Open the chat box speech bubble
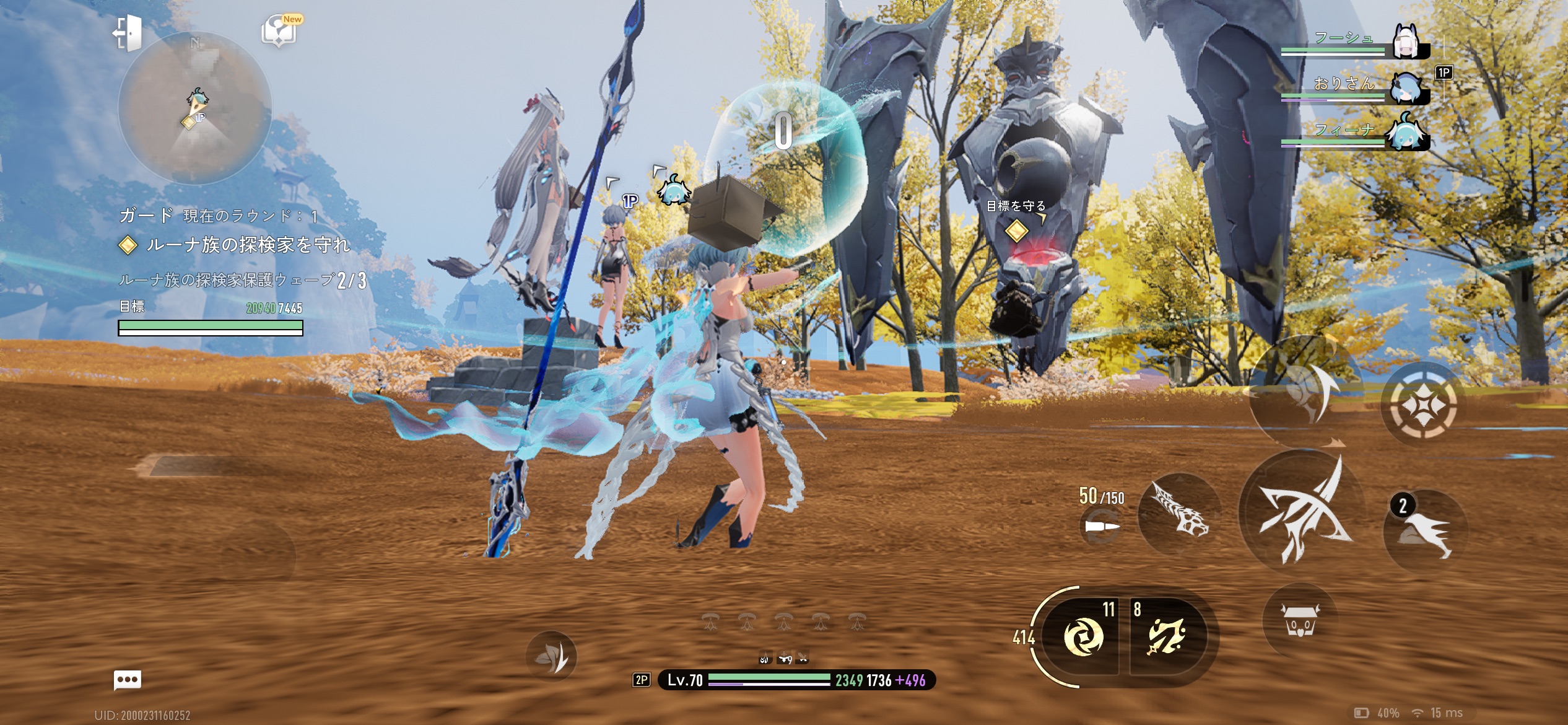Viewport: 1568px width, 725px height. [x=128, y=680]
